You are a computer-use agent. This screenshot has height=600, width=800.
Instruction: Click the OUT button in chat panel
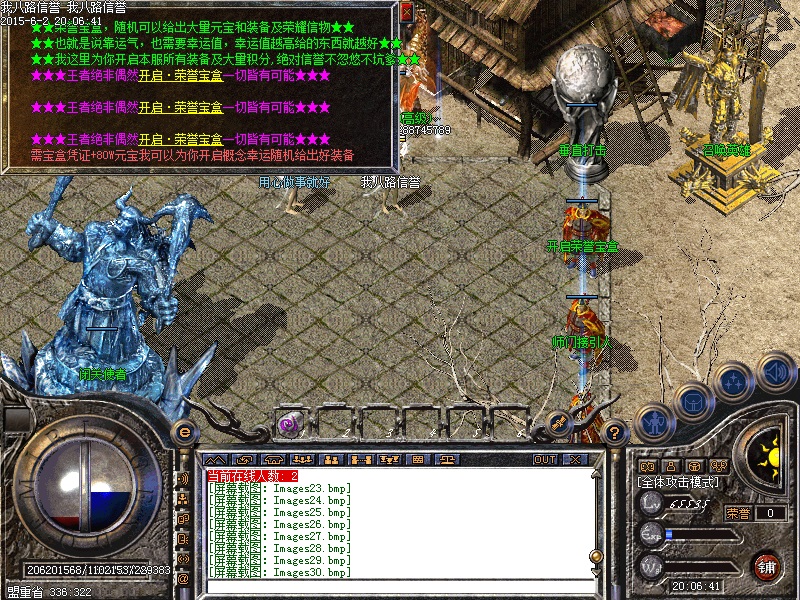click(x=544, y=459)
